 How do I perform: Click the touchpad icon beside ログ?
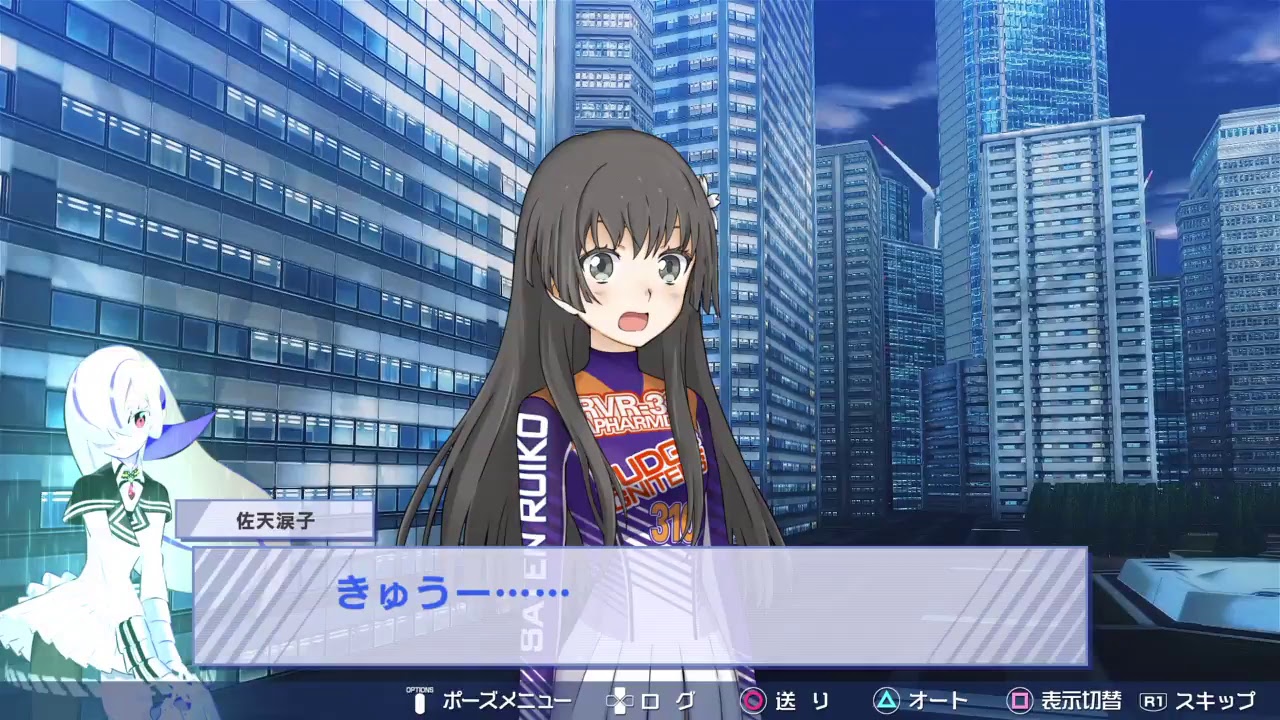click(618, 702)
